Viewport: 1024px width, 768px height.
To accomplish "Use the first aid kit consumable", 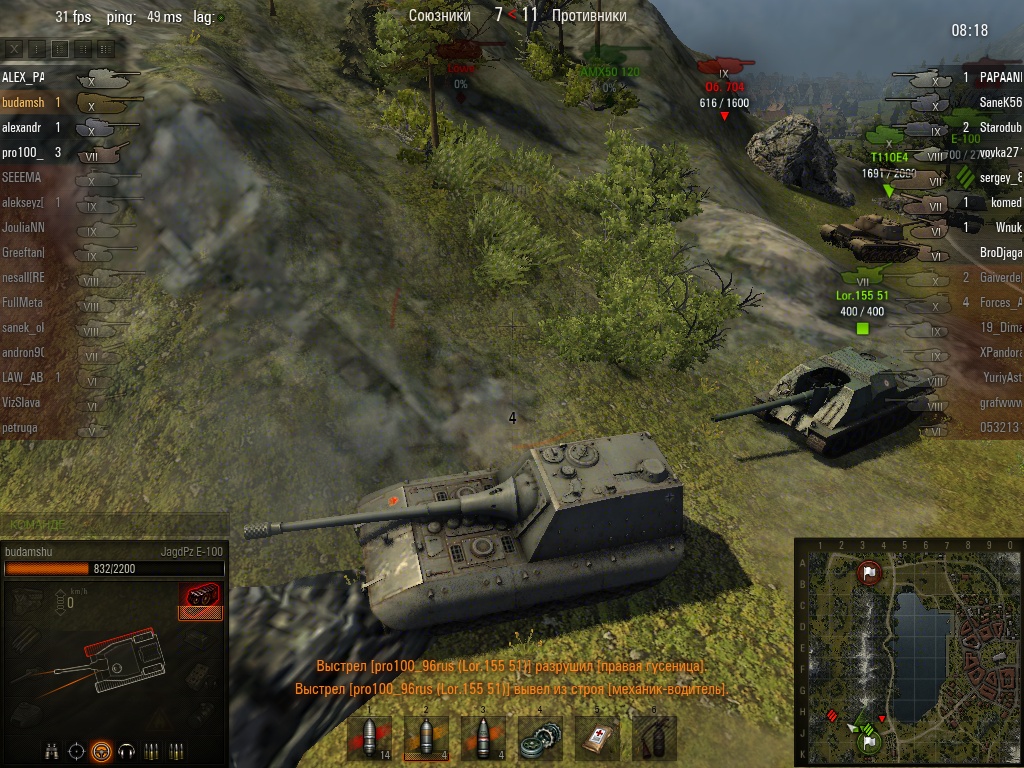I will 598,739.
